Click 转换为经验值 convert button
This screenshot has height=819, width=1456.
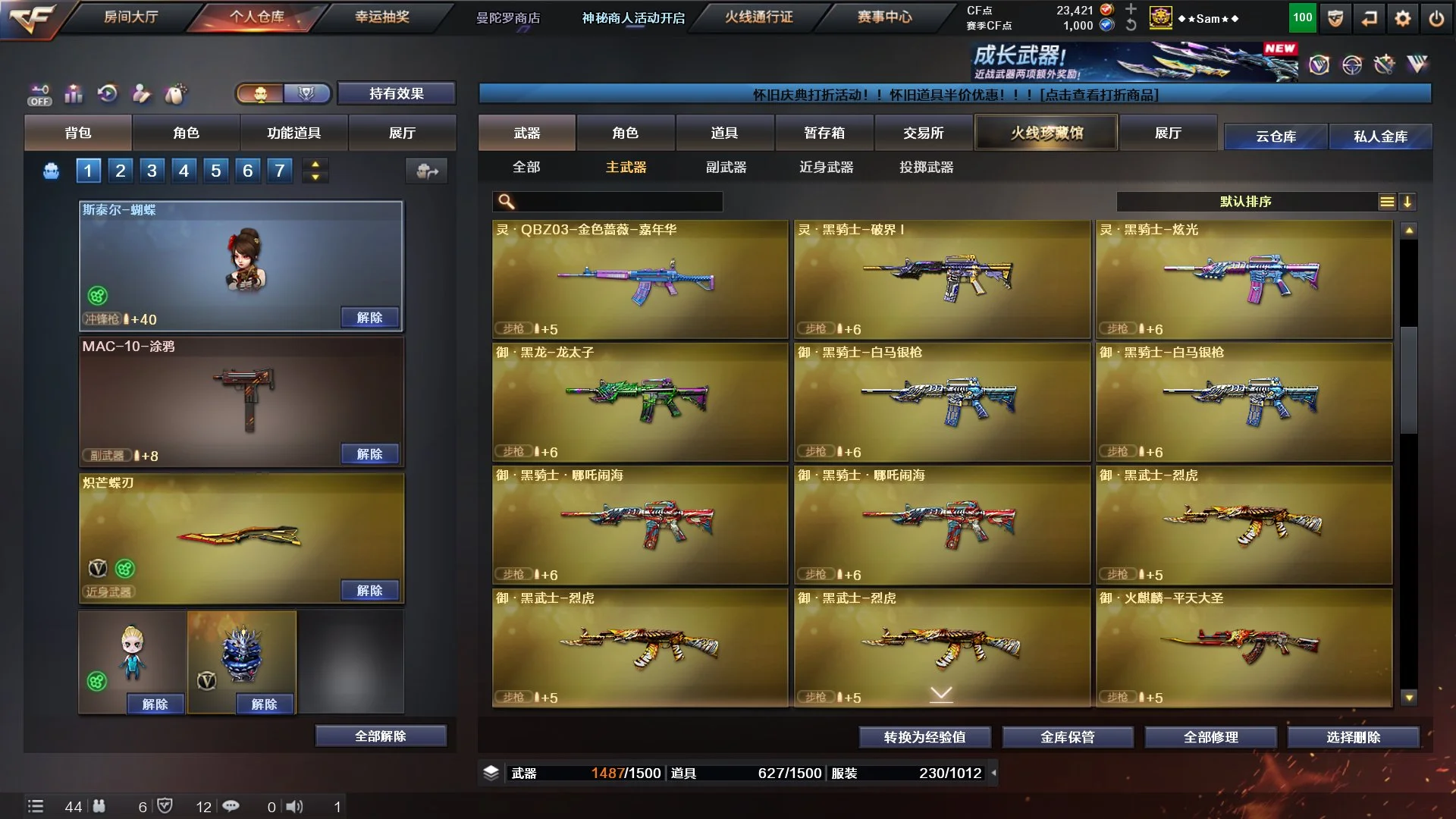tap(924, 737)
